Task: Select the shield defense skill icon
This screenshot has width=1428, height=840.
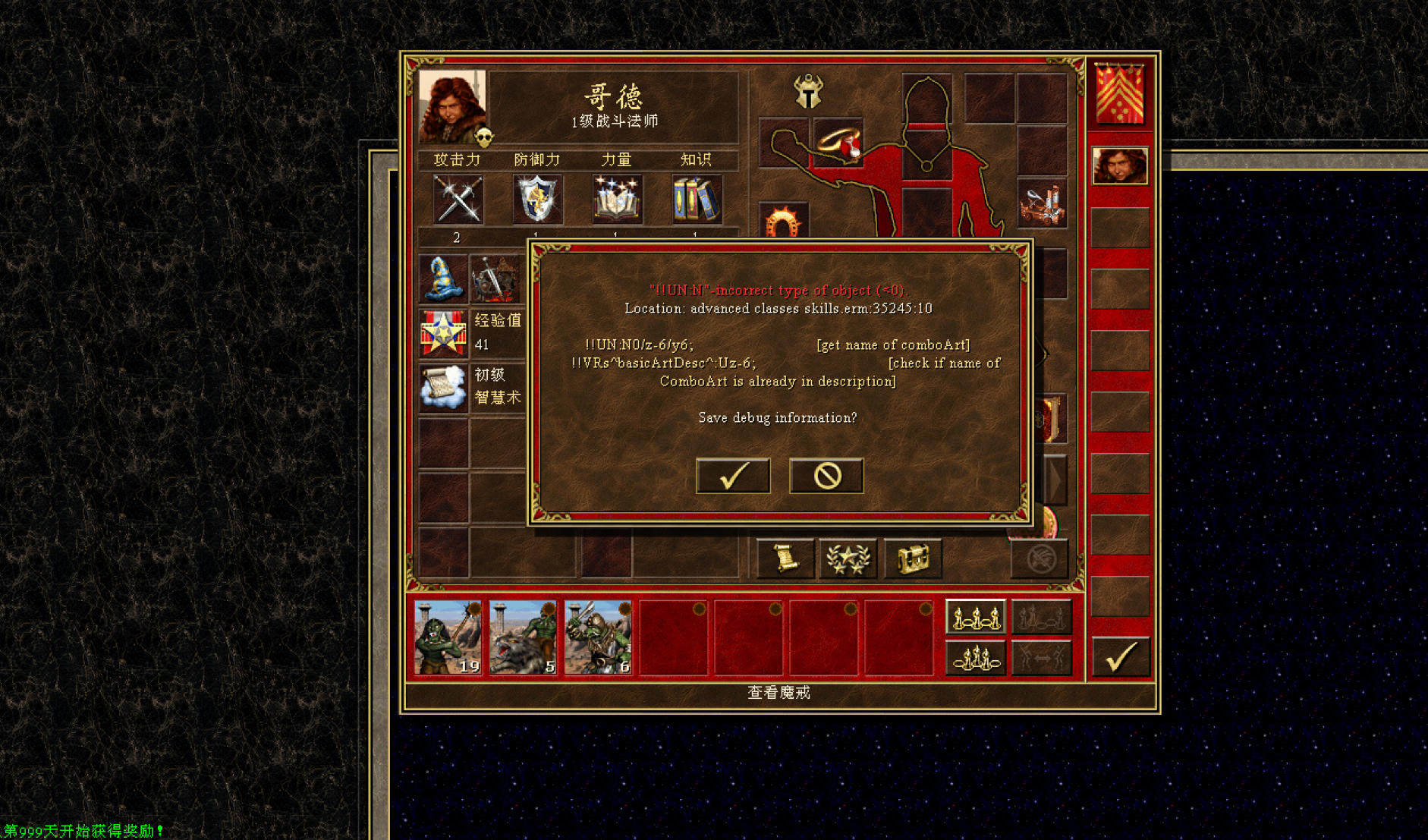Action: (x=537, y=200)
